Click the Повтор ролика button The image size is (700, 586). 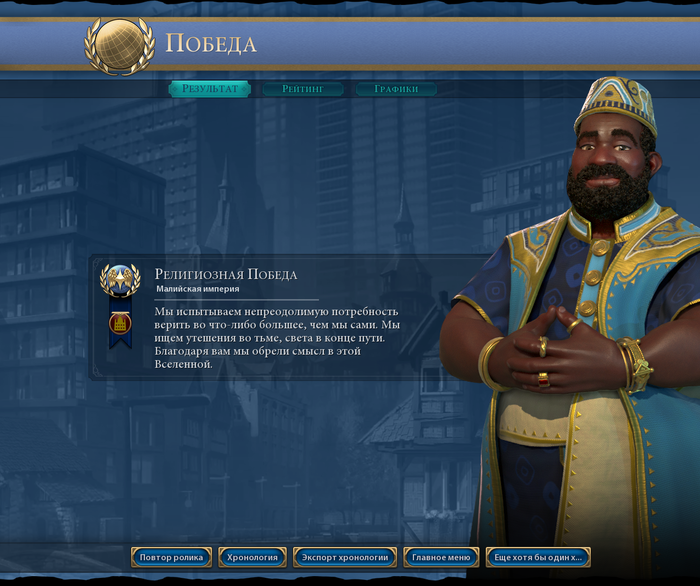[171, 557]
